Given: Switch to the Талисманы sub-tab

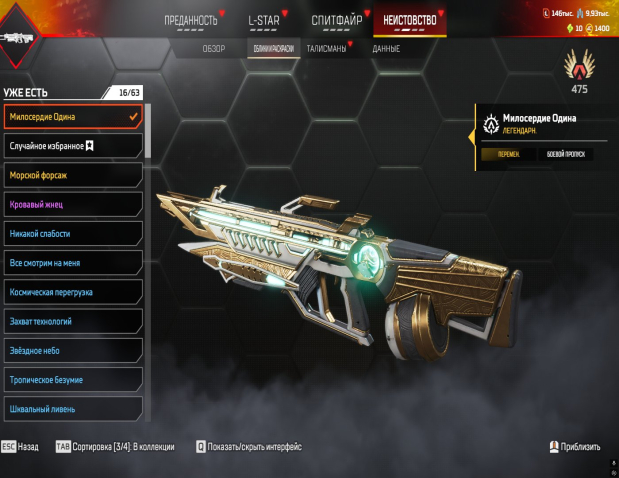Looking at the screenshot, I should click(327, 48).
